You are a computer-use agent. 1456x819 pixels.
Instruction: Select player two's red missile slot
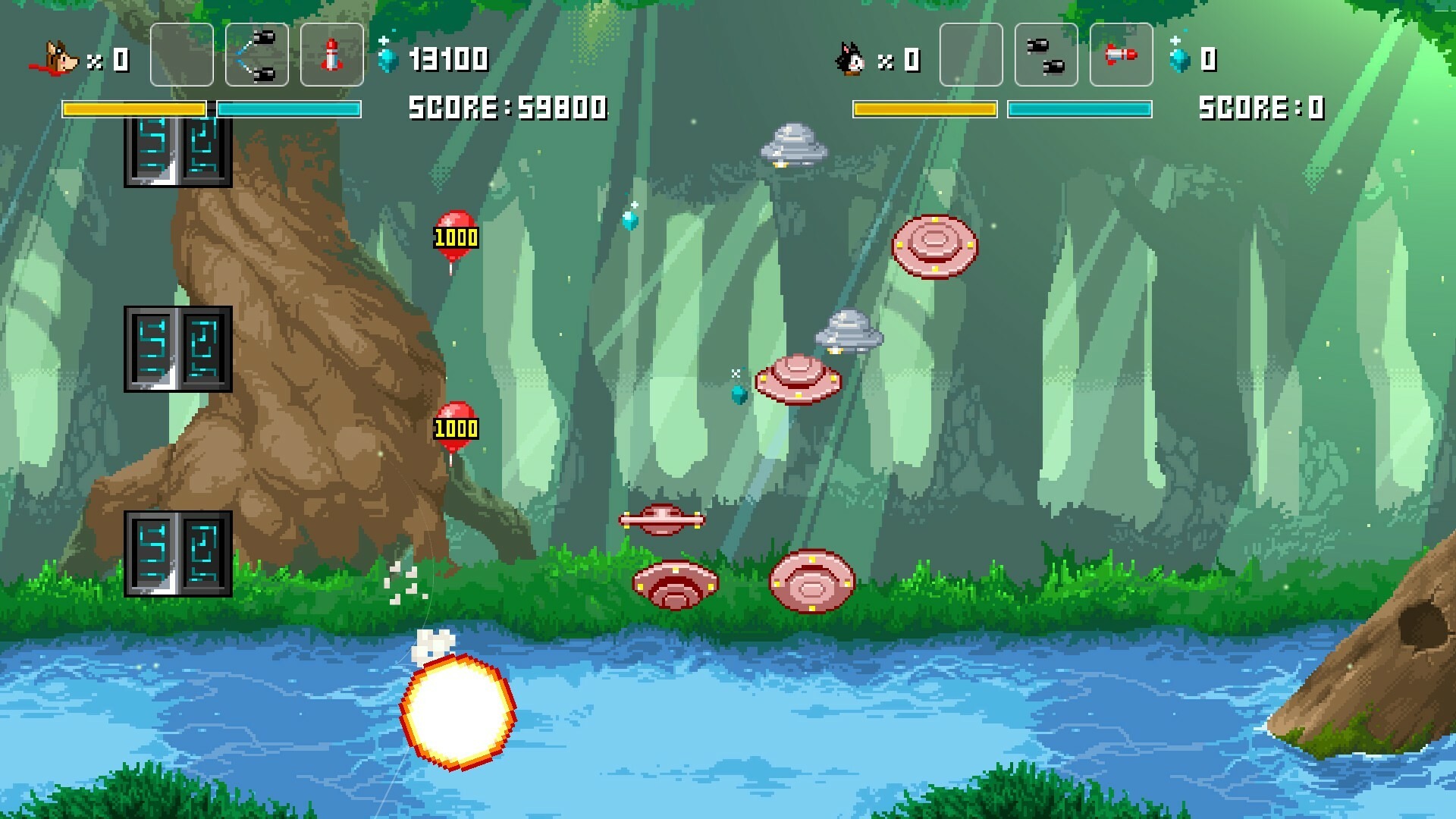point(1121,55)
